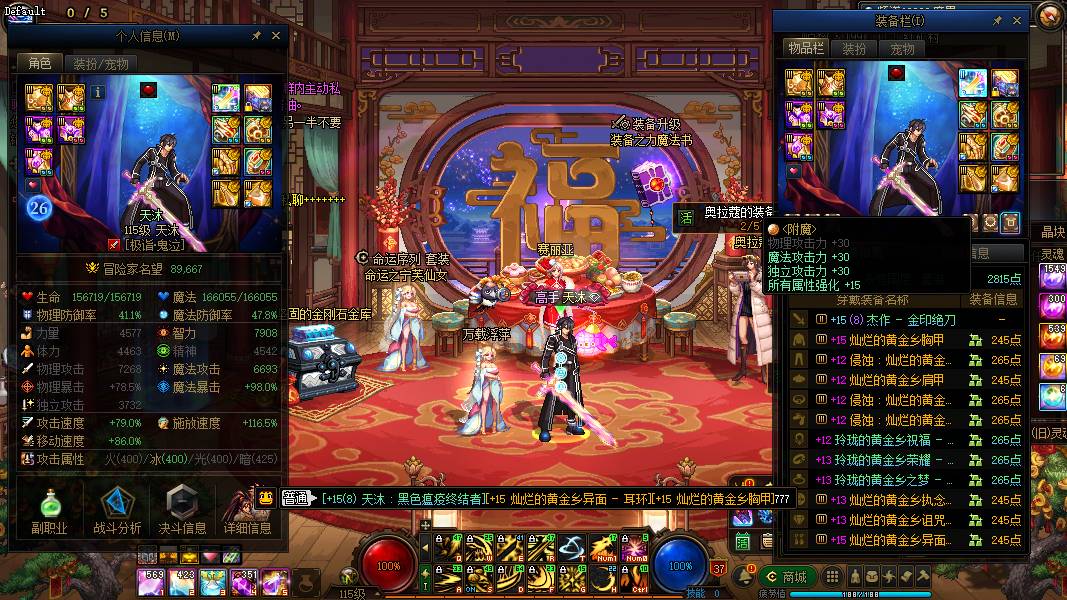
Task: Switch to the 宠物 tab in inventory
Action: (902, 48)
